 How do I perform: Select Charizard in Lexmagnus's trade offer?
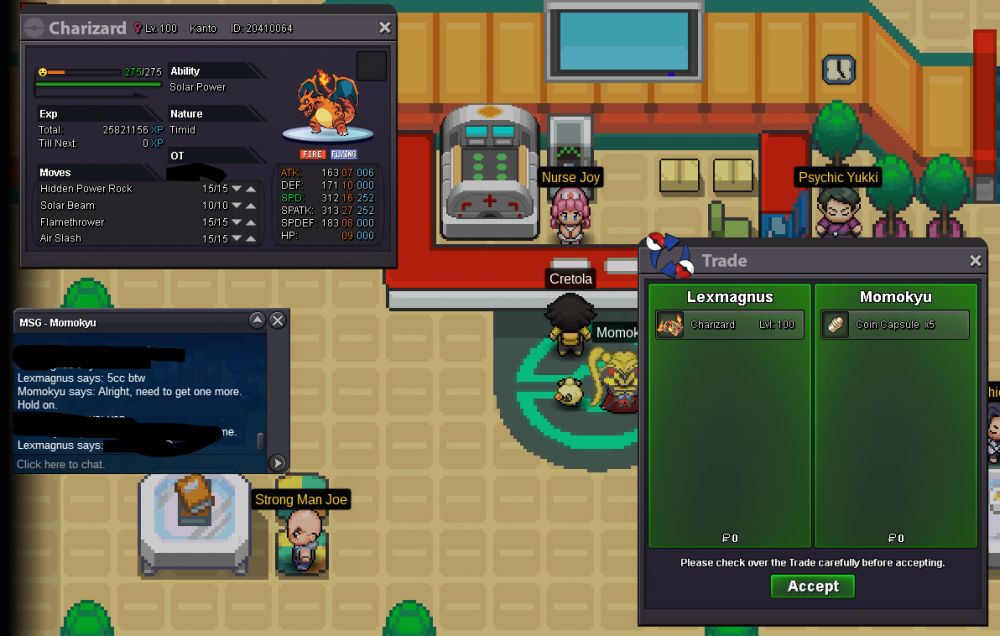point(730,325)
